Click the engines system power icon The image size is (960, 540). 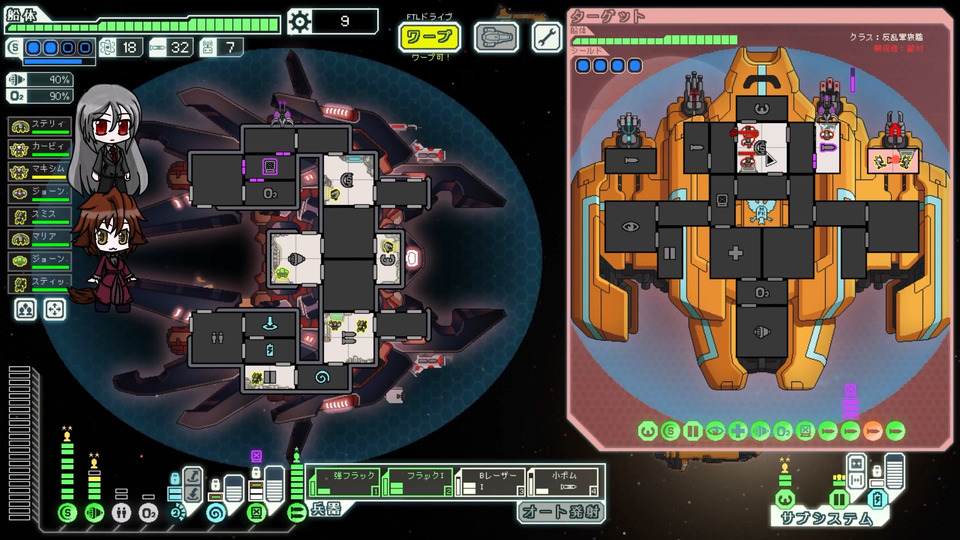pyautogui.click(x=94, y=513)
